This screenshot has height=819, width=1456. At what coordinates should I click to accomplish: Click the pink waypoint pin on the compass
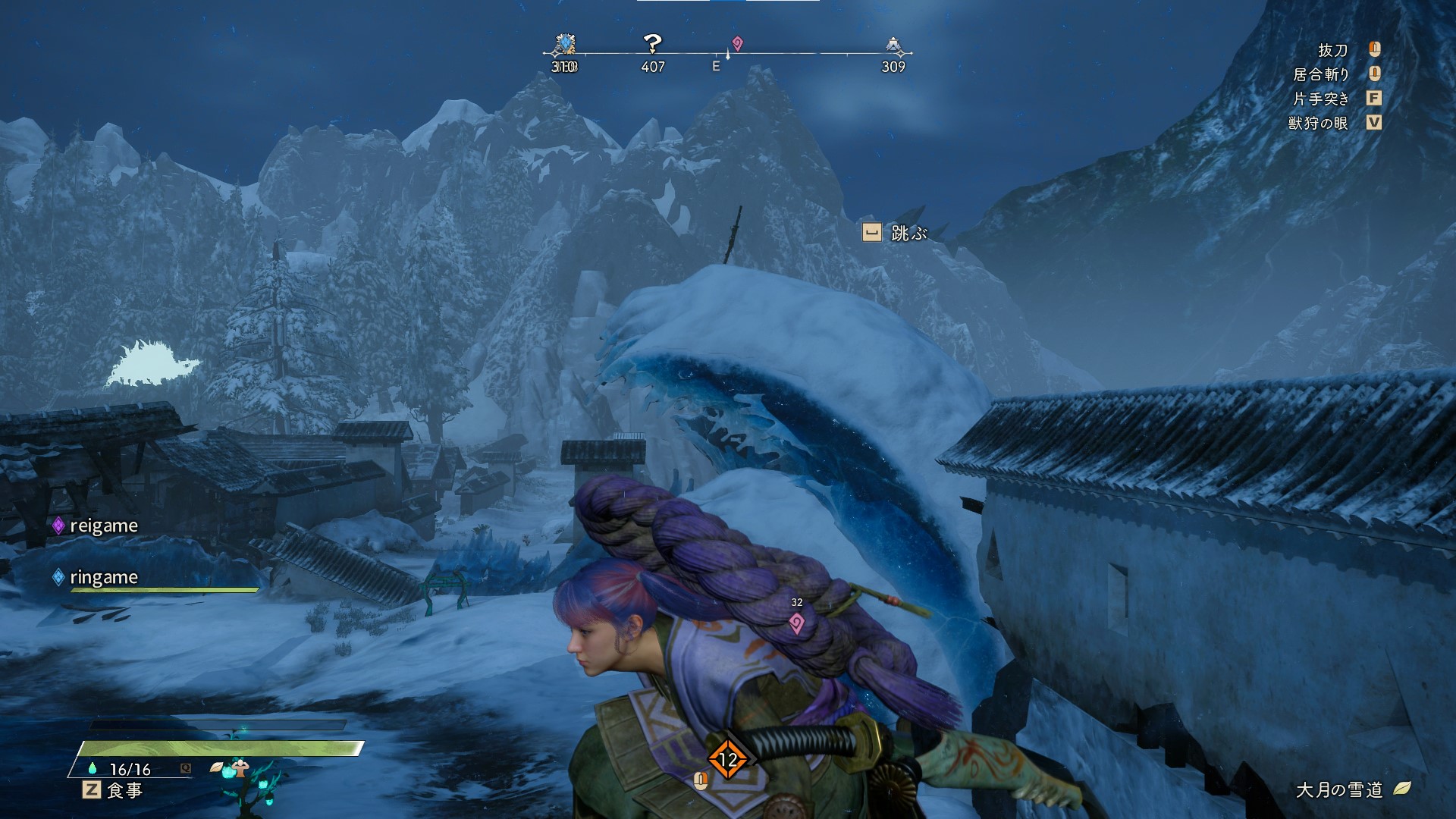pos(736,43)
